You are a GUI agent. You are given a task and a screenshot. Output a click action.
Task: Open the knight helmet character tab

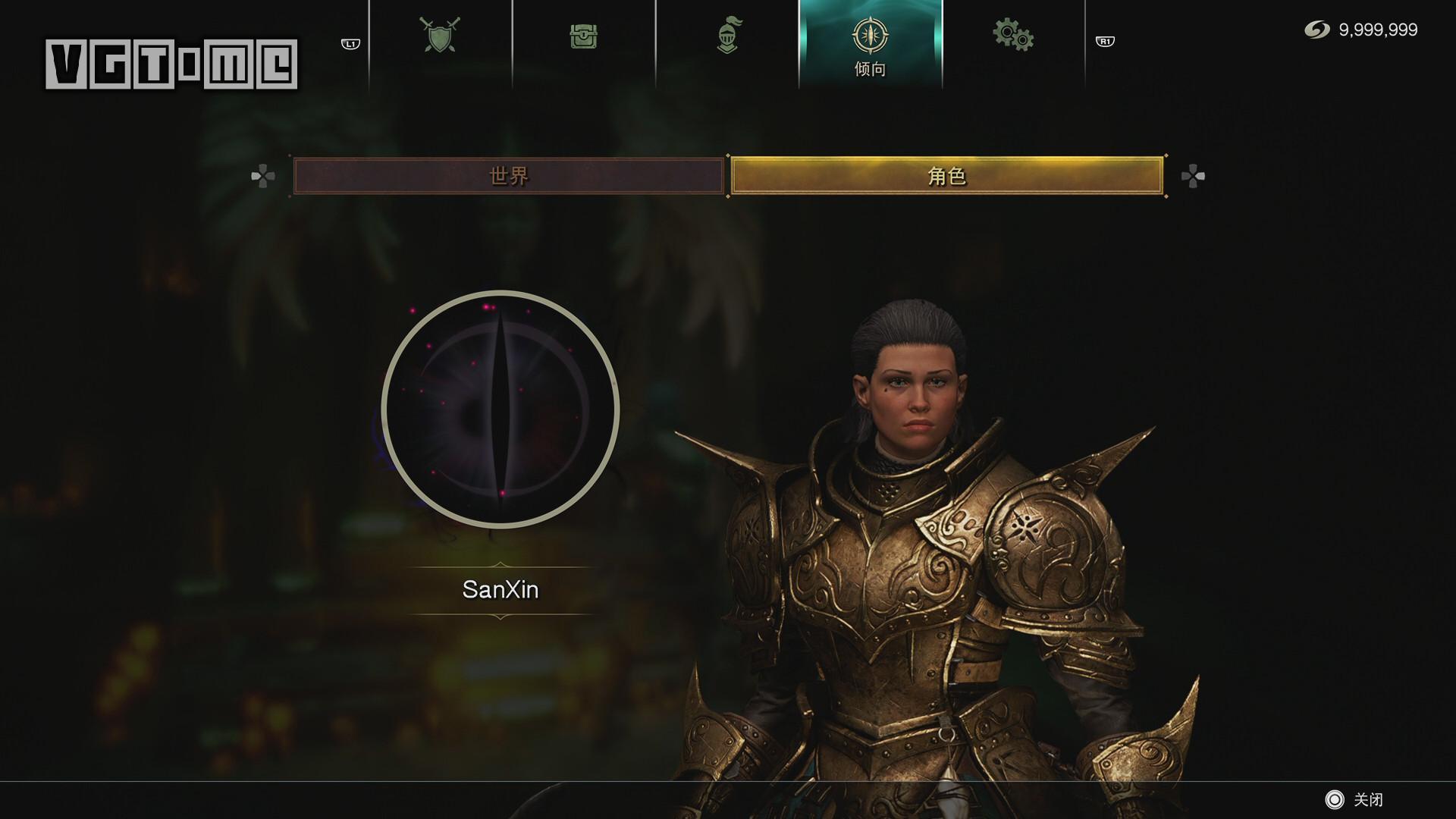(x=726, y=36)
